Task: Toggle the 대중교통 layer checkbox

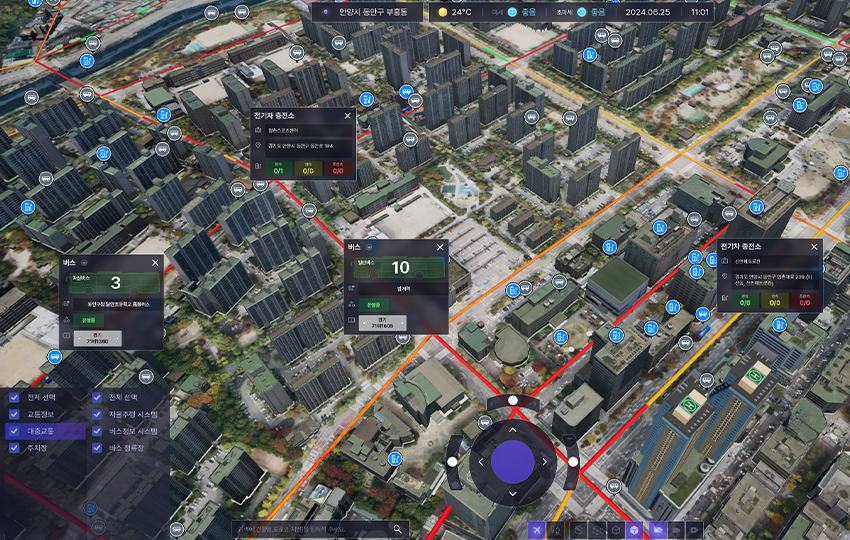Action: pyautogui.click(x=14, y=431)
